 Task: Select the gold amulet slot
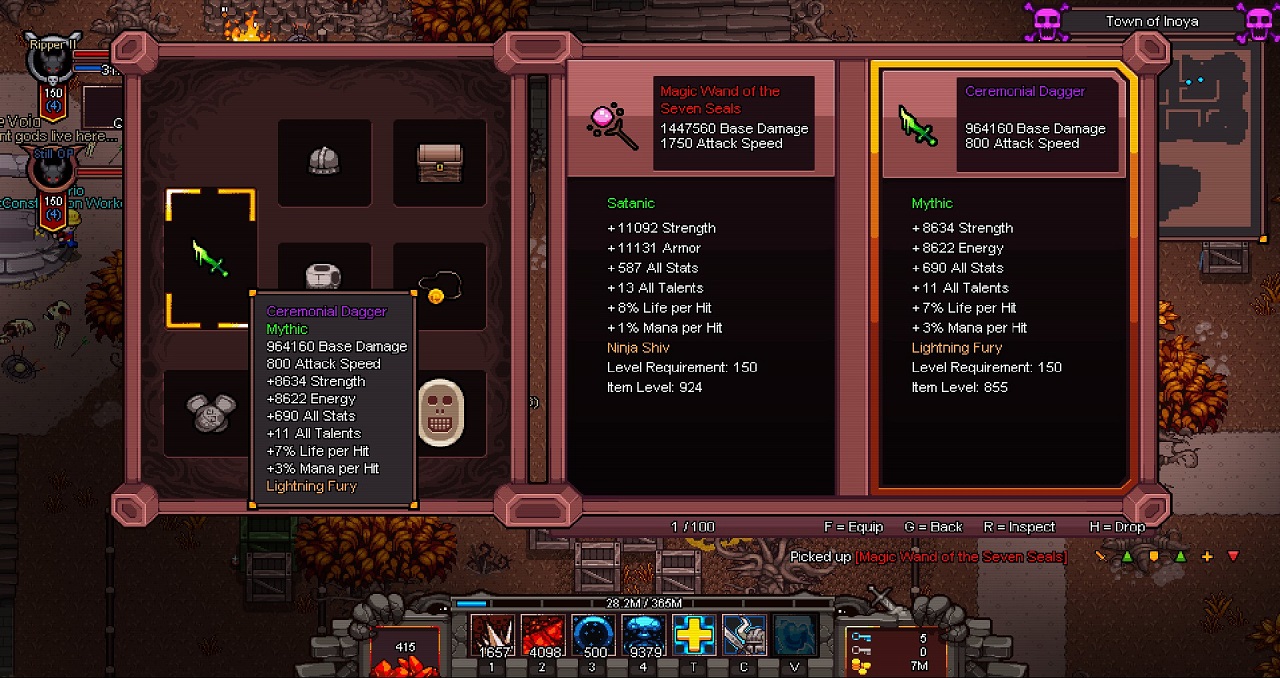pos(439,287)
